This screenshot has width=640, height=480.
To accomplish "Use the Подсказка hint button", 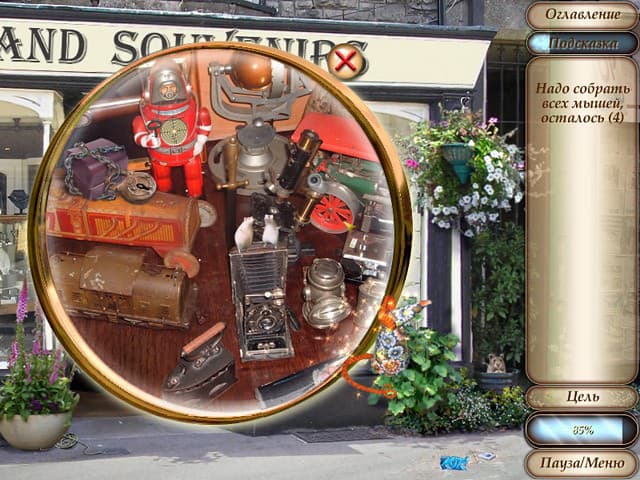I will [x=581, y=43].
